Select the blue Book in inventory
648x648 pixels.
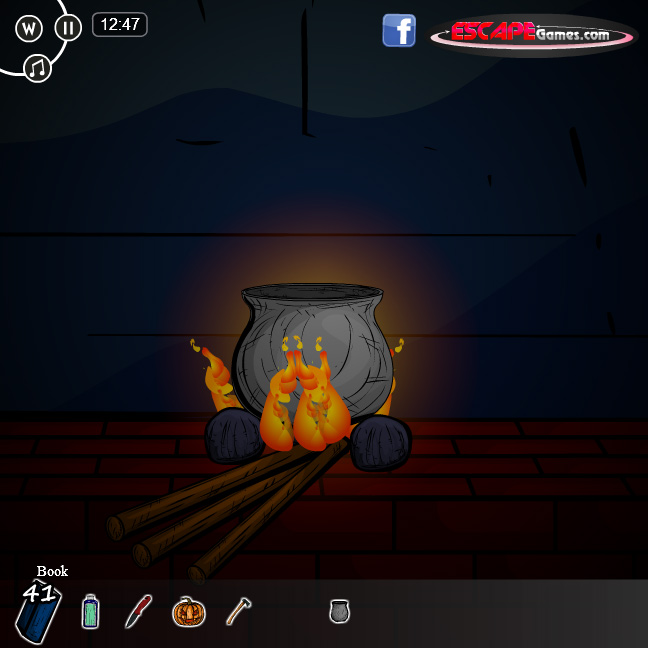pos(40,612)
